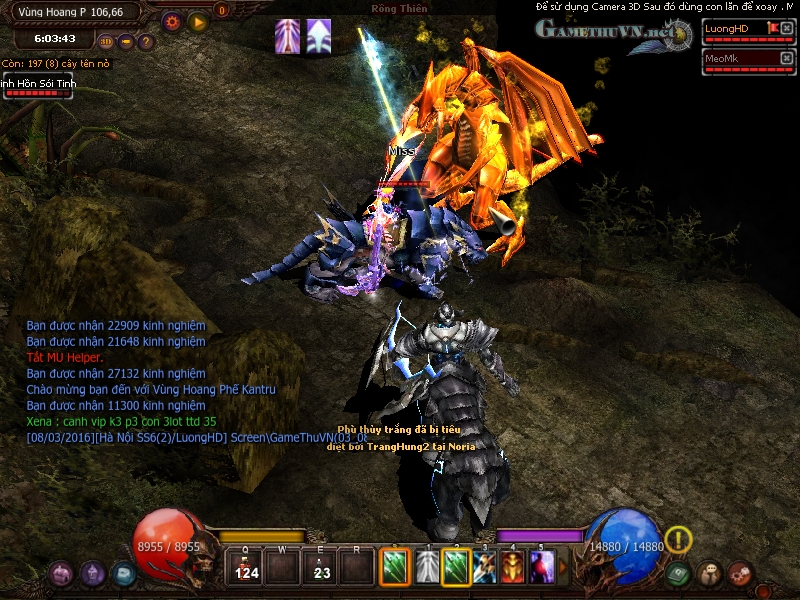Click the yellow exclamation alert icon

click(678, 540)
